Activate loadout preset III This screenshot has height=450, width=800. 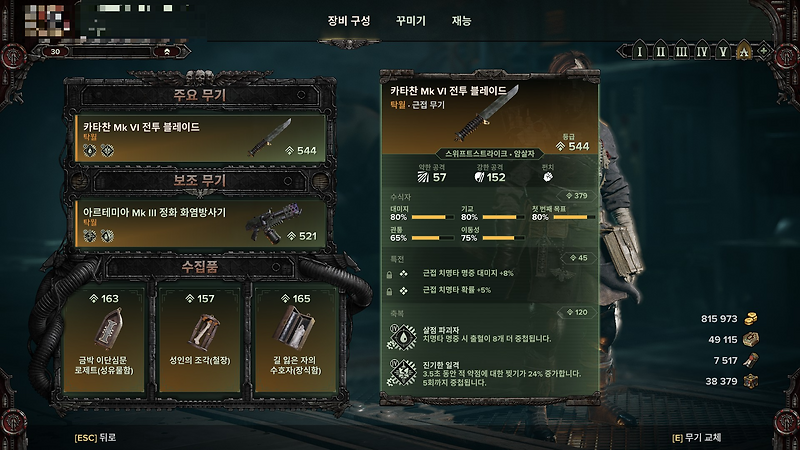click(680, 51)
